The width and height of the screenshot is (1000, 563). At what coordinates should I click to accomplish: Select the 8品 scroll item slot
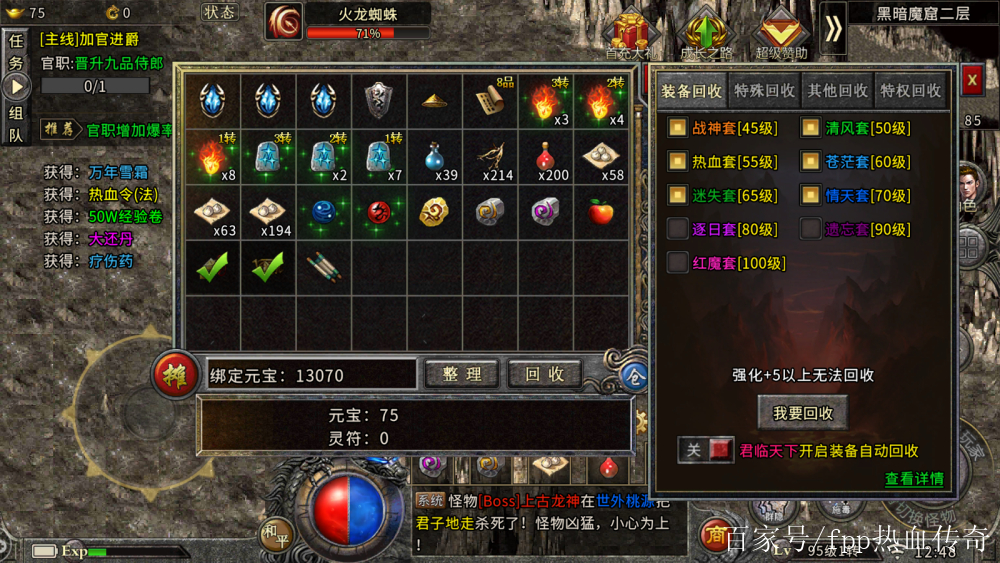click(x=489, y=100)
